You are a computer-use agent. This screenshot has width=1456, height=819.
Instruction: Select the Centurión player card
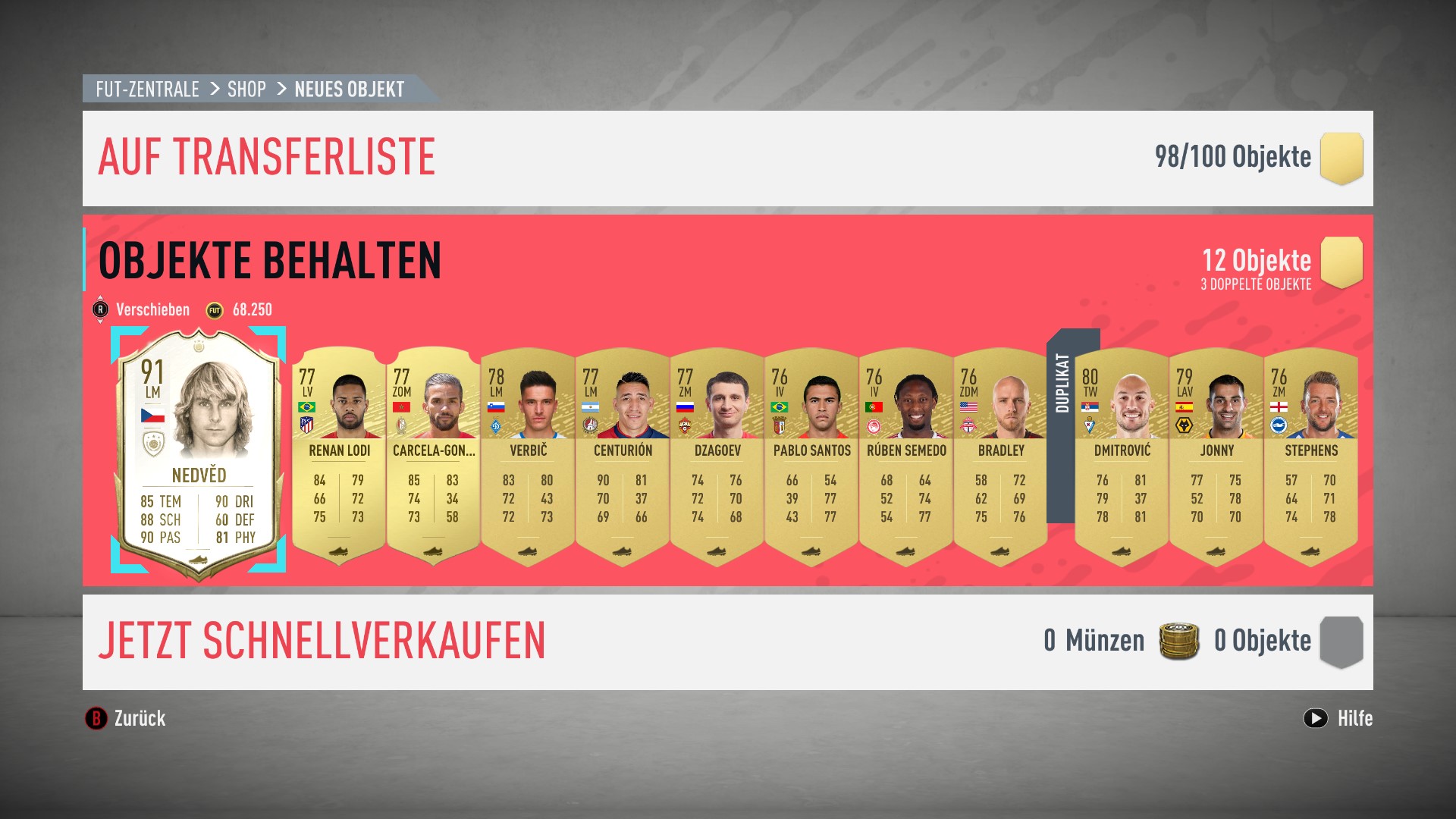click(x=623, y=455)
